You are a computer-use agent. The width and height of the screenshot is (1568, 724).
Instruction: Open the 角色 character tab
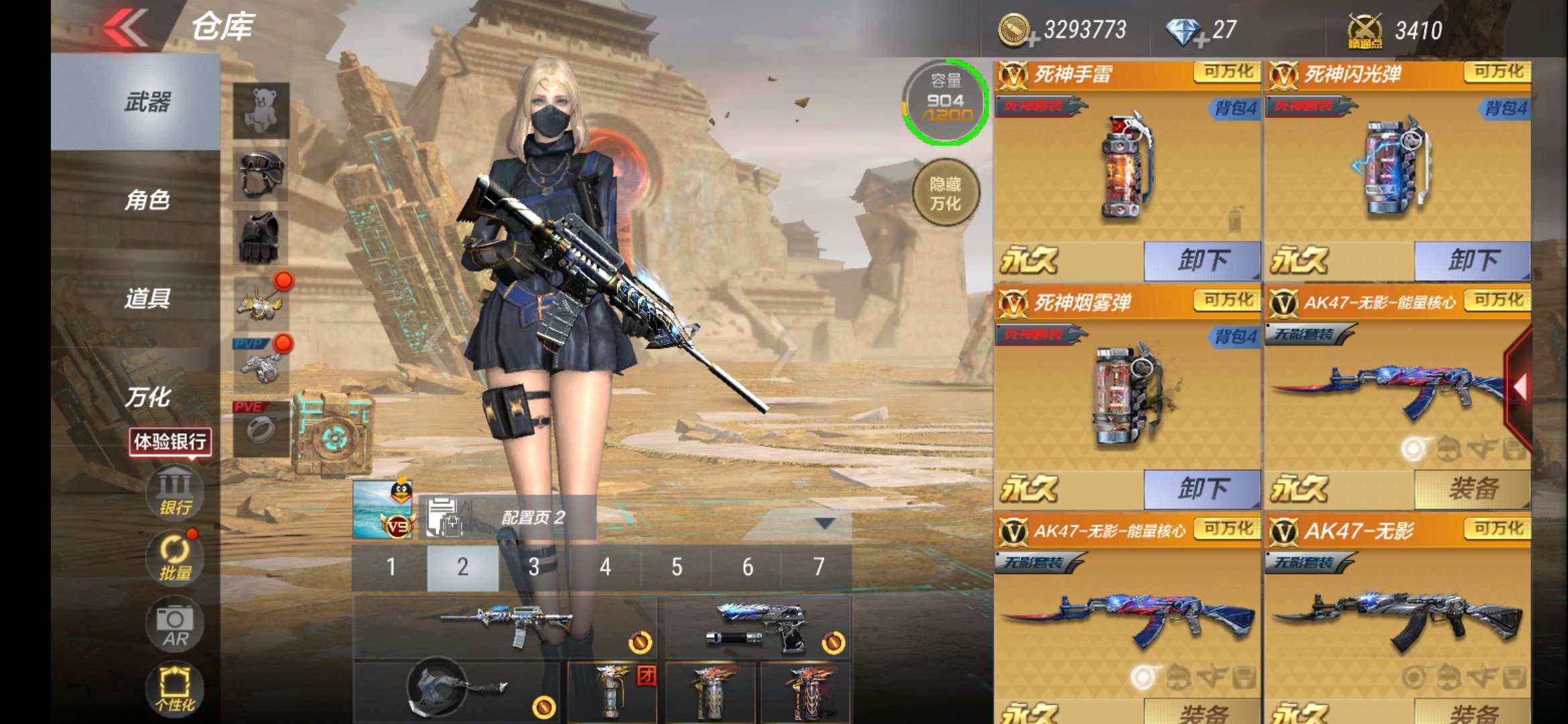147,200
